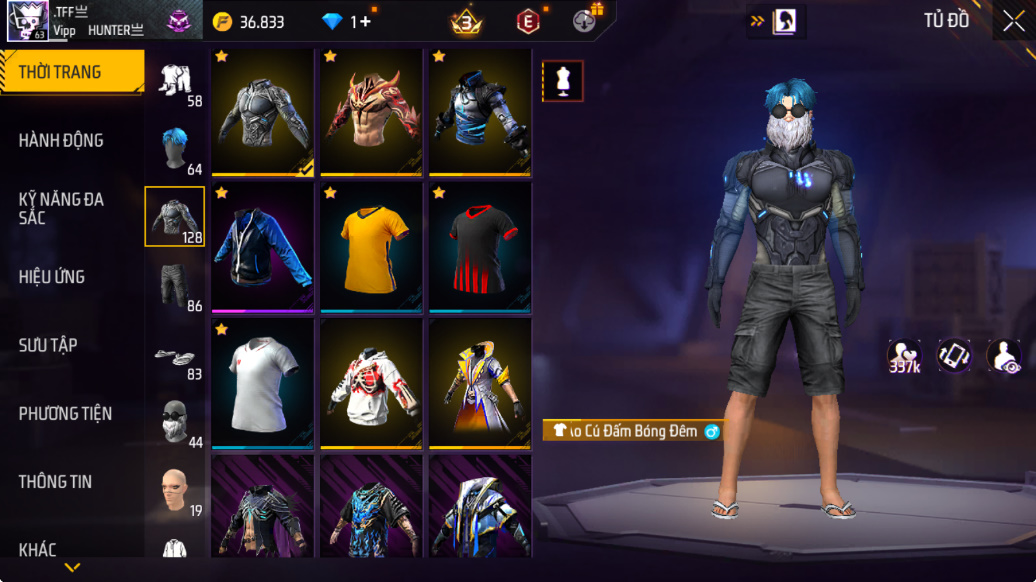Add diamonds with the plus button

point(366,22)
